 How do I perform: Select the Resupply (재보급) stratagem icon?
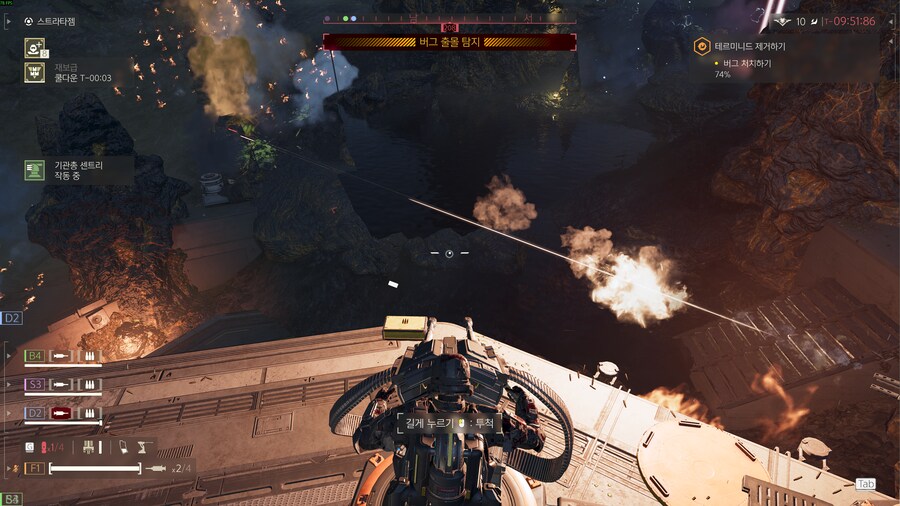(34, 72)
